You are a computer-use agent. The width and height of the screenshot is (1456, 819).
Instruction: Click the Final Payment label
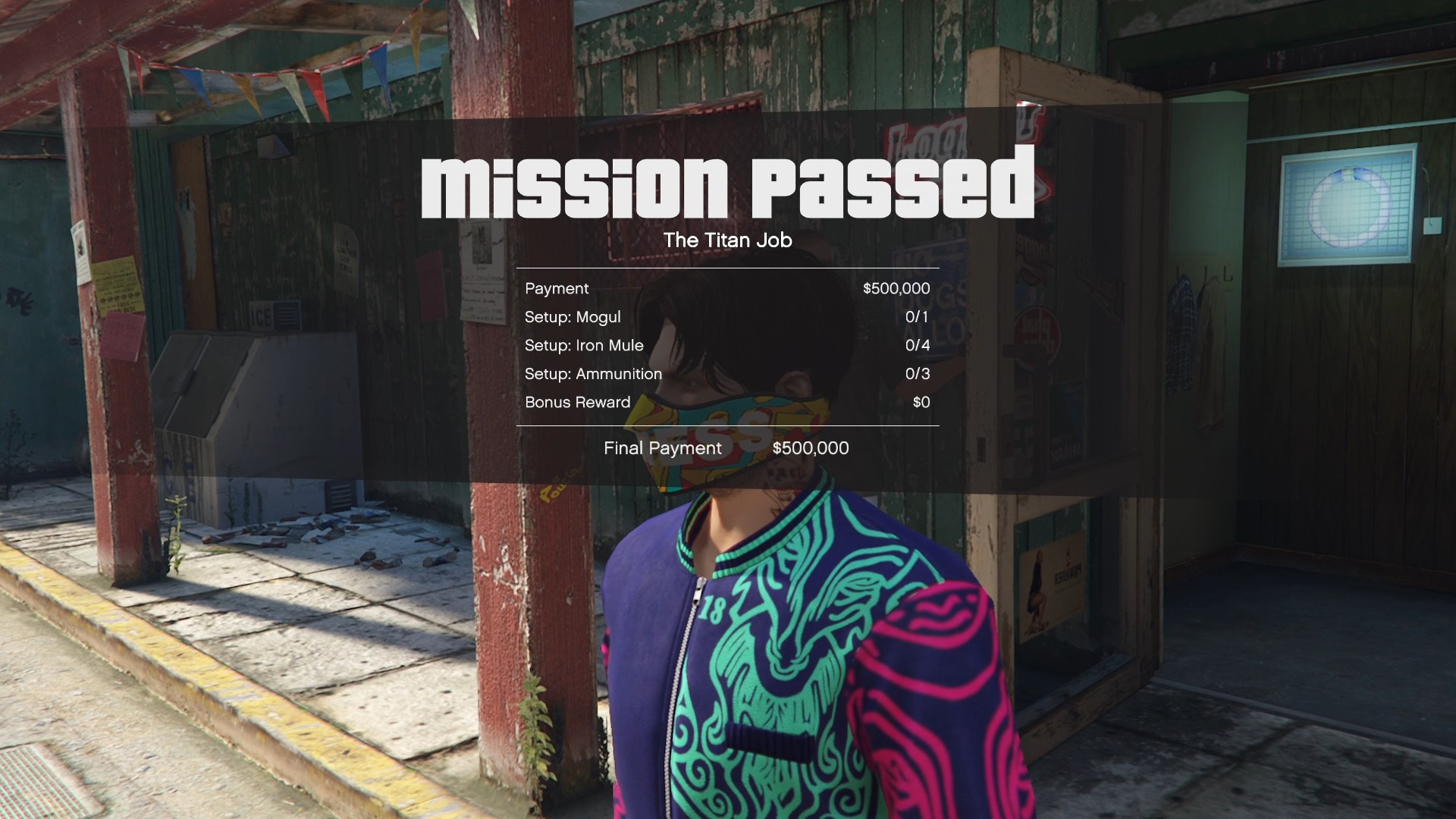662,448
